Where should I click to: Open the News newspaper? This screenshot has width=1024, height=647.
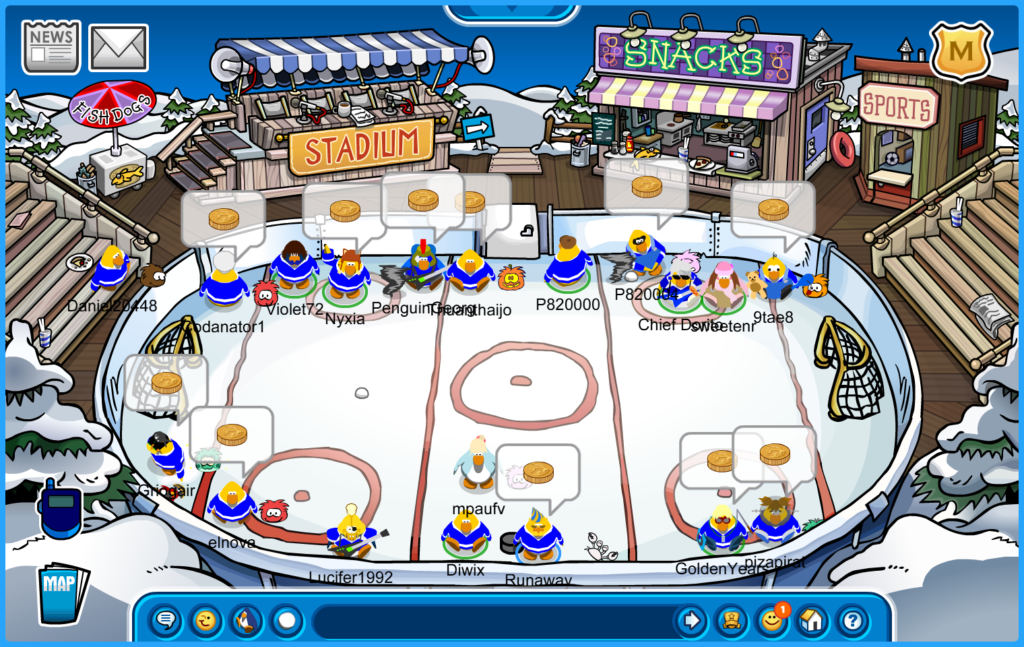51,46
